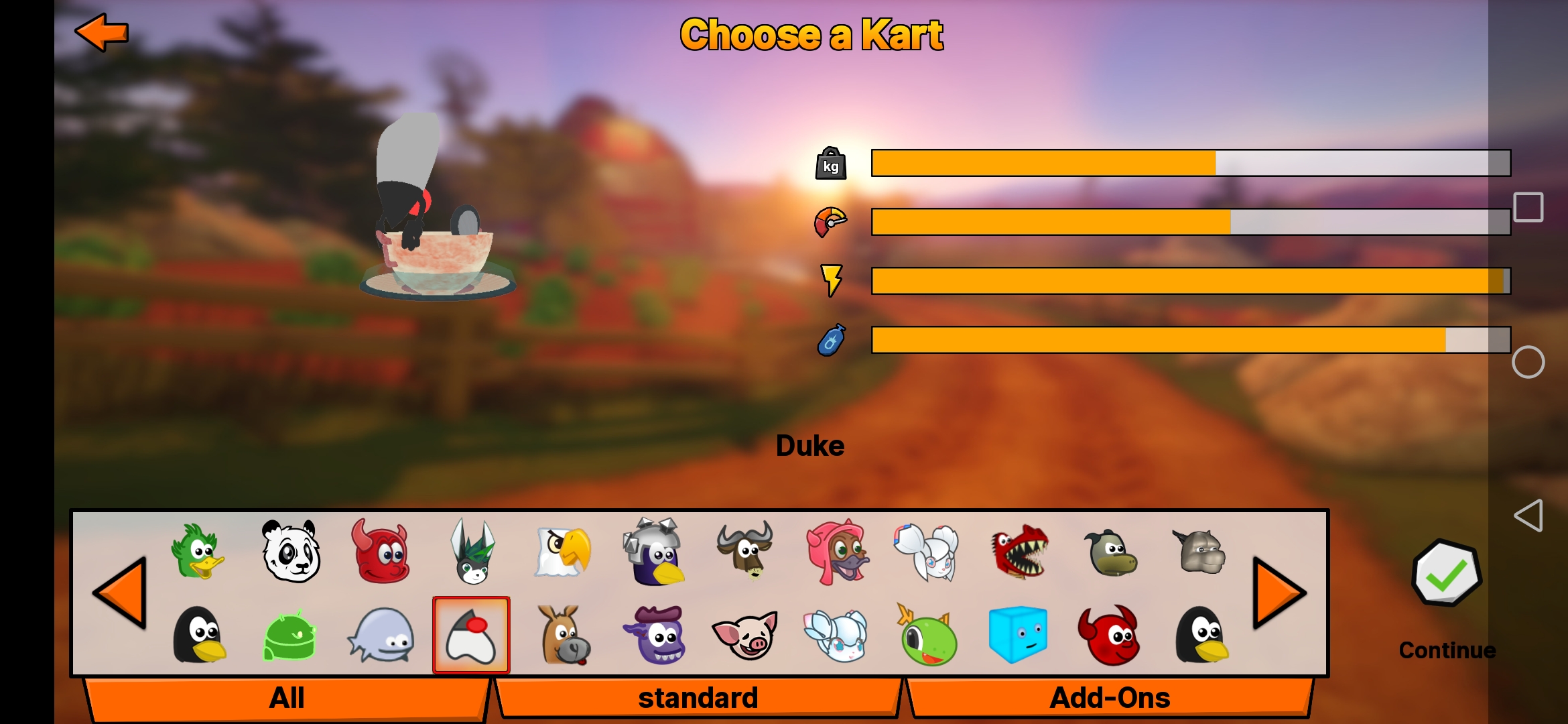This screenshot has width=1568, height=724.
Task: Pick the eagle kart icon
Action: 564,552
